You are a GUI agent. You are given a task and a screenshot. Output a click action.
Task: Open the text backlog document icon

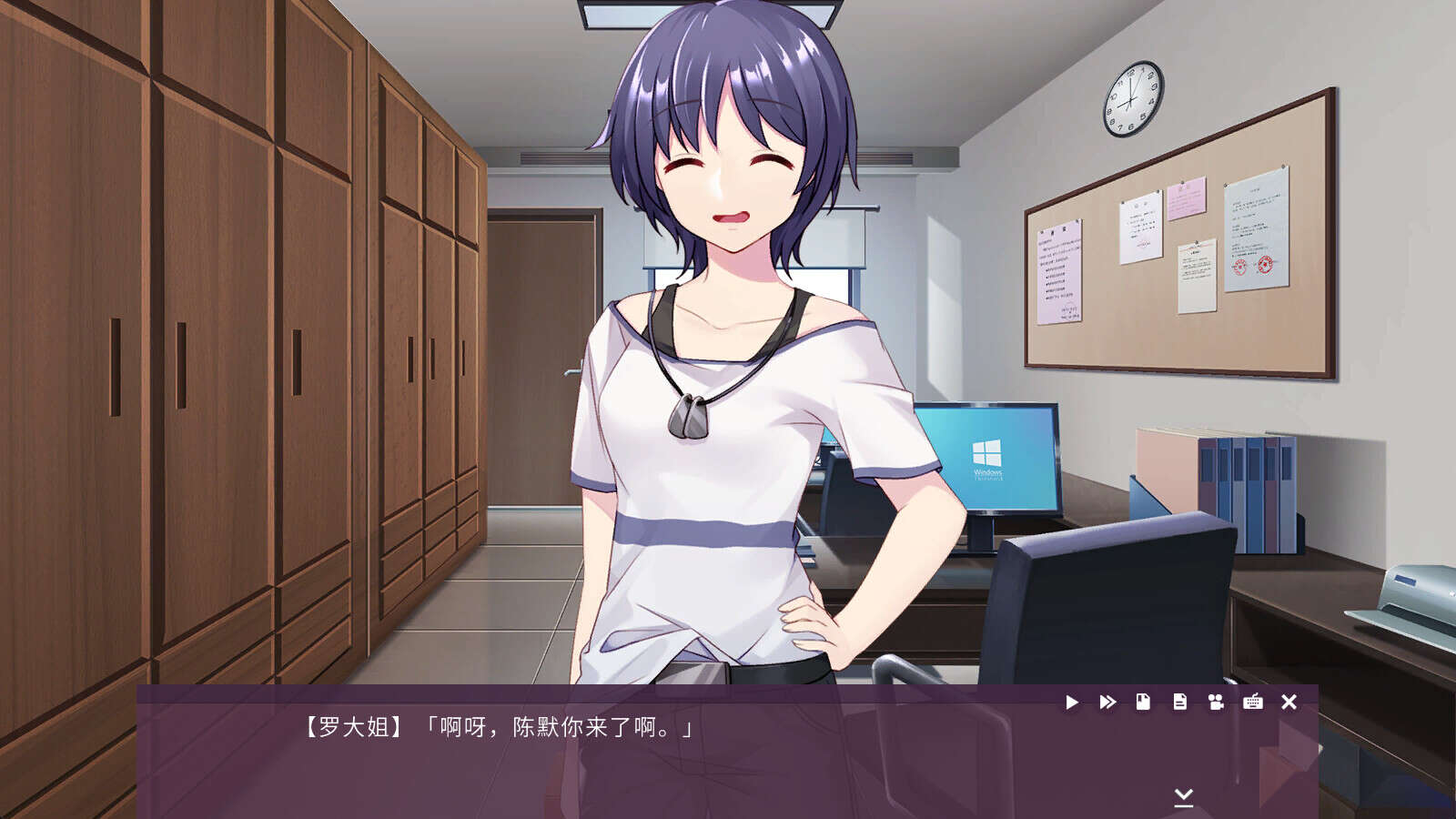1179,703
